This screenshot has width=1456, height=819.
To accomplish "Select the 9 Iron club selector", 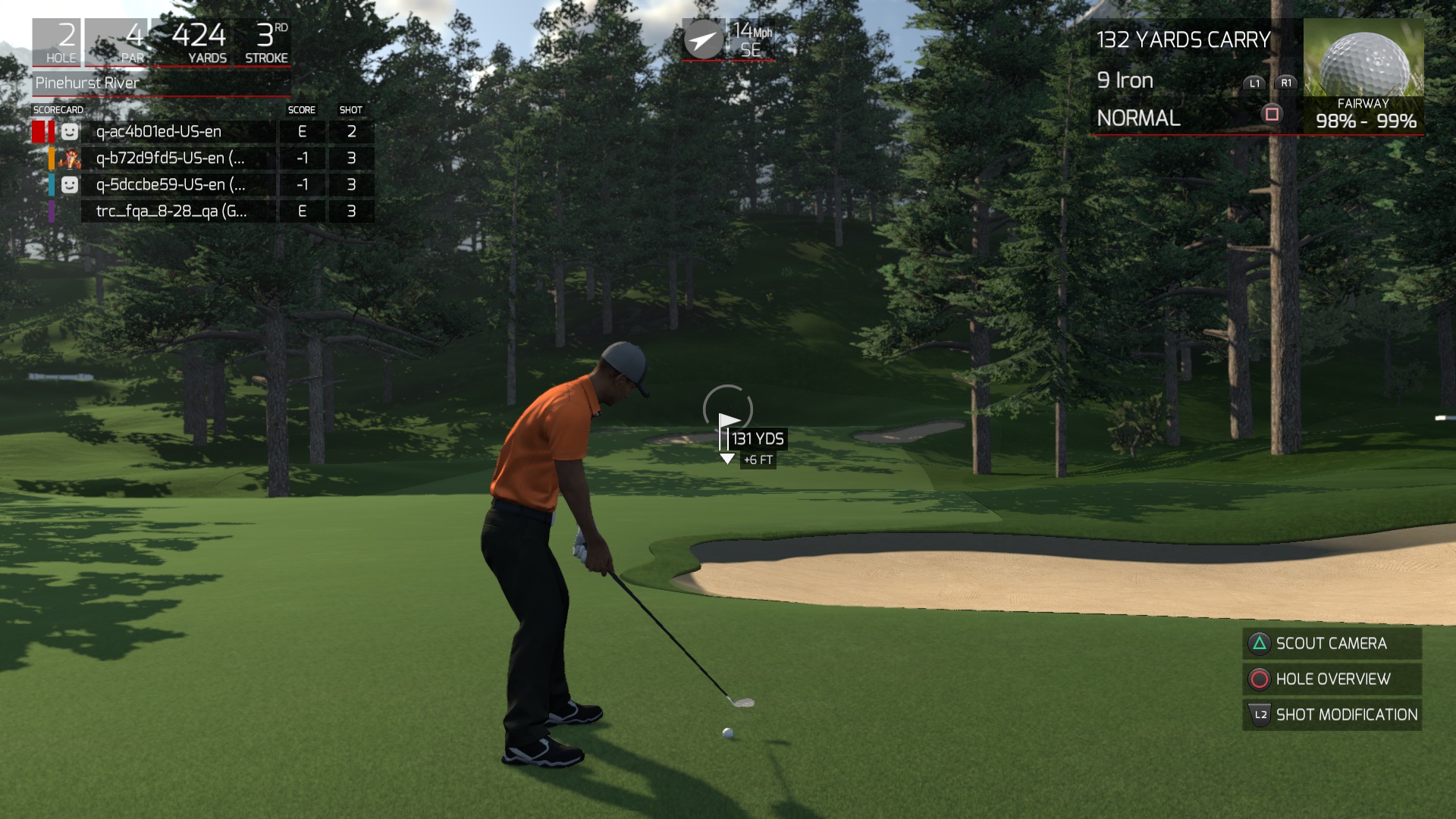I will (x=1125, y=80).
